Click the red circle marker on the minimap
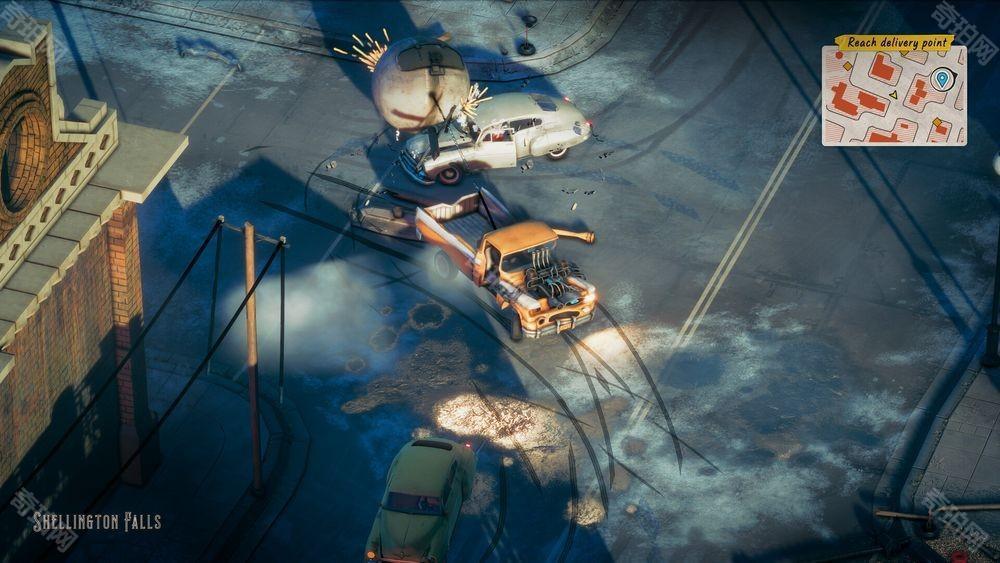 coord(839,55)
